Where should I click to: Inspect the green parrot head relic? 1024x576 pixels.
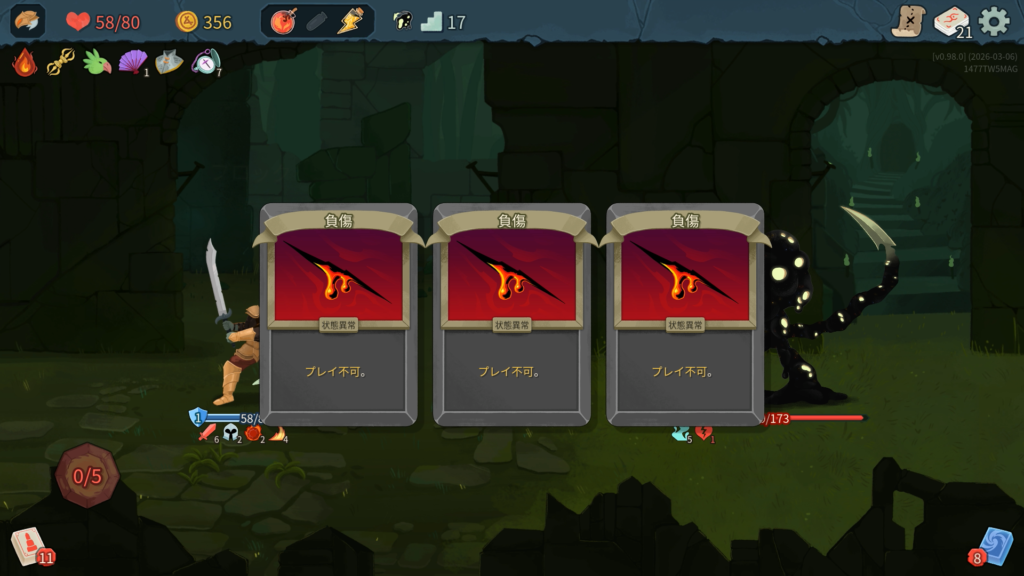pos(97,62)
